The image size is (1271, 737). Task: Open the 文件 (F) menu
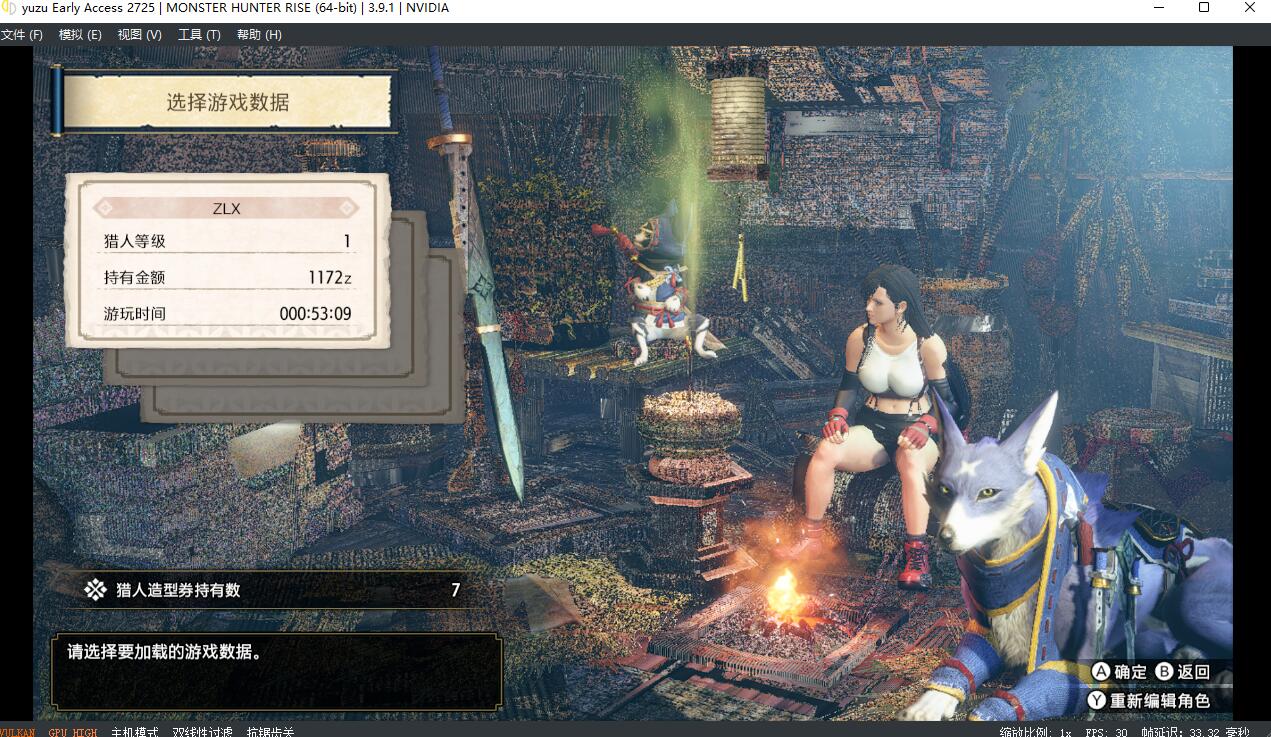click(22, 35)
